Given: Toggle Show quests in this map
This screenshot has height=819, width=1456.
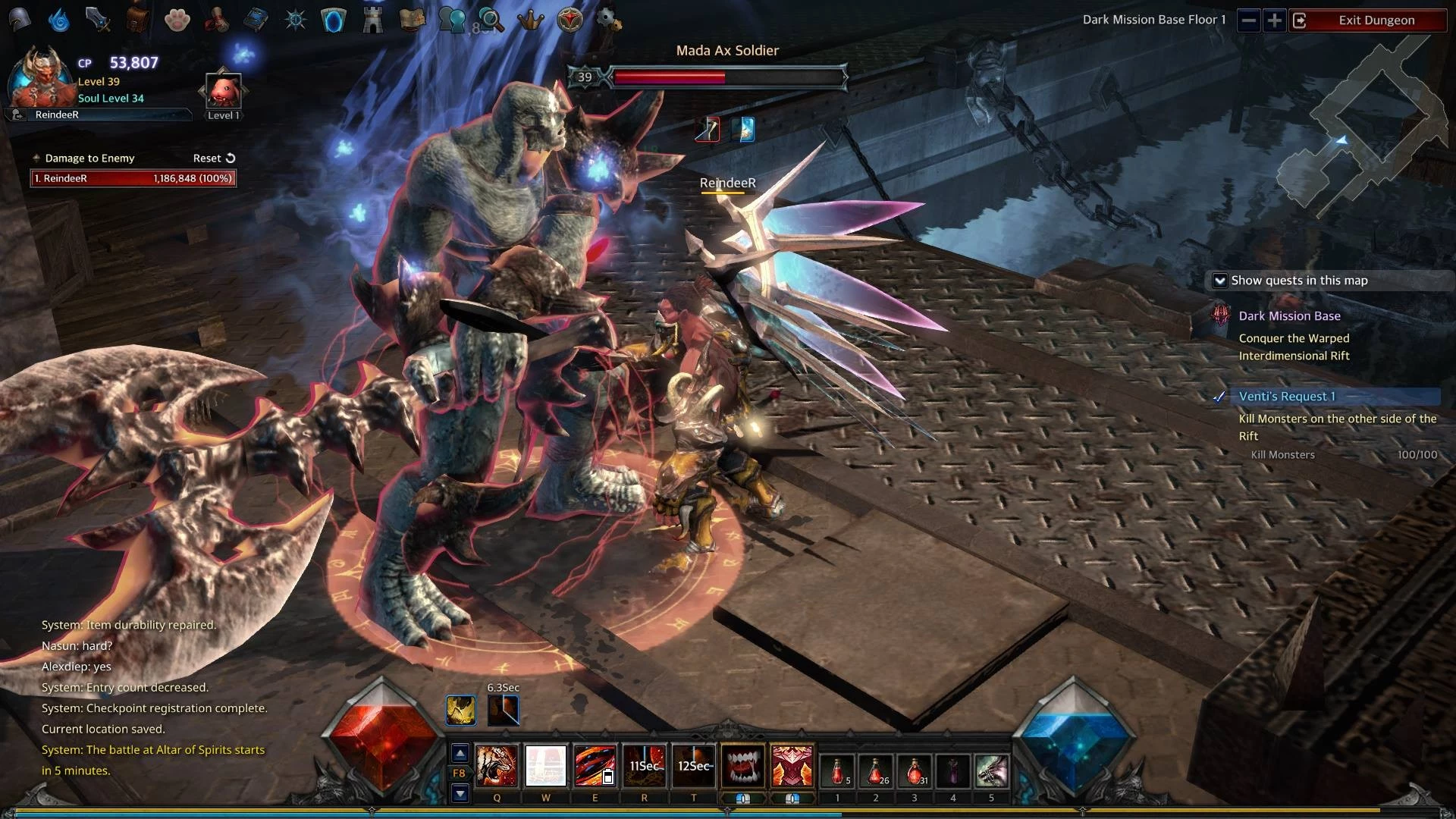Looking at the screenshot, I should [x=1219, y=281].
